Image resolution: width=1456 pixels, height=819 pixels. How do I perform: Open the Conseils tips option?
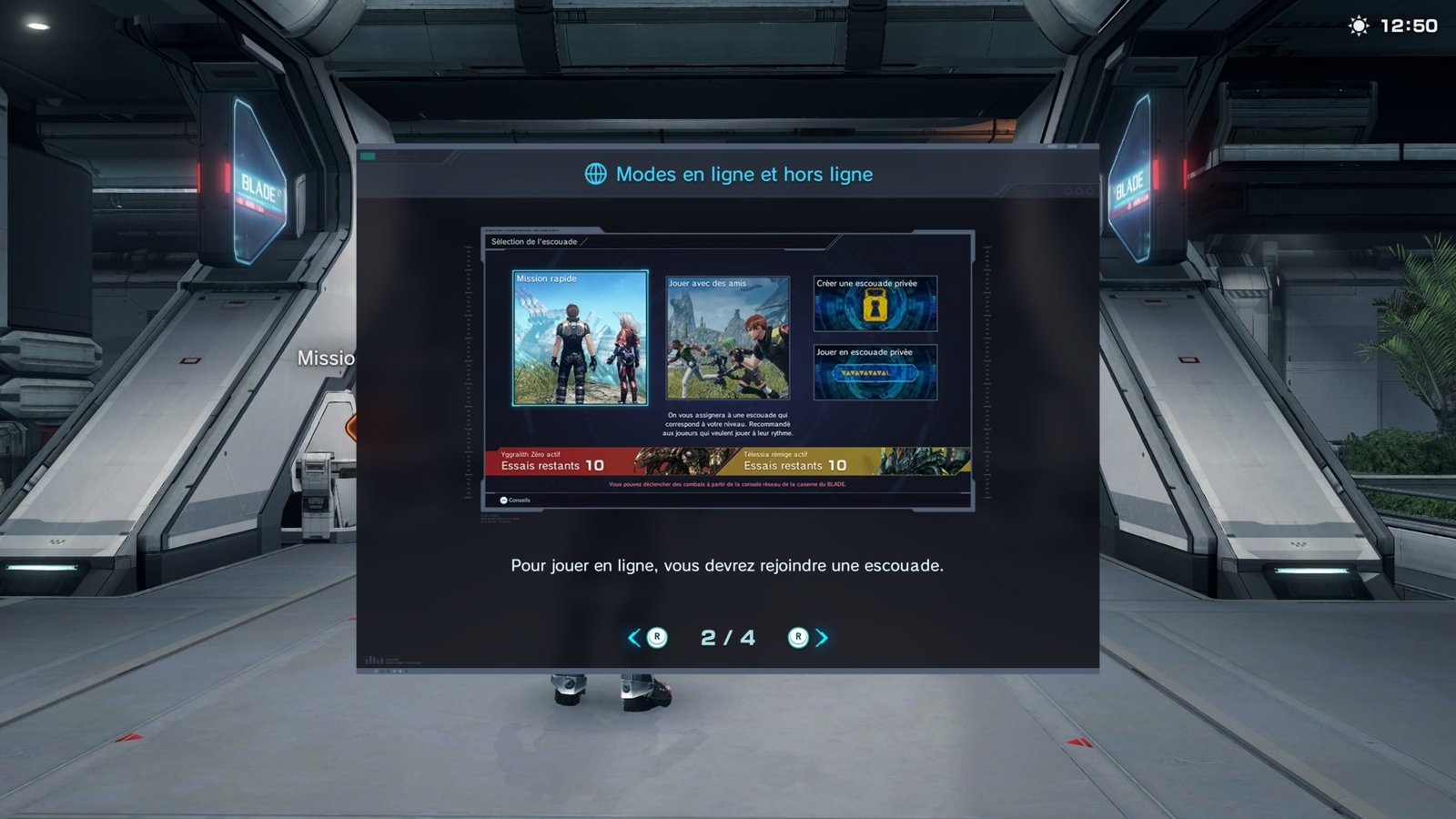coord(515,500)
